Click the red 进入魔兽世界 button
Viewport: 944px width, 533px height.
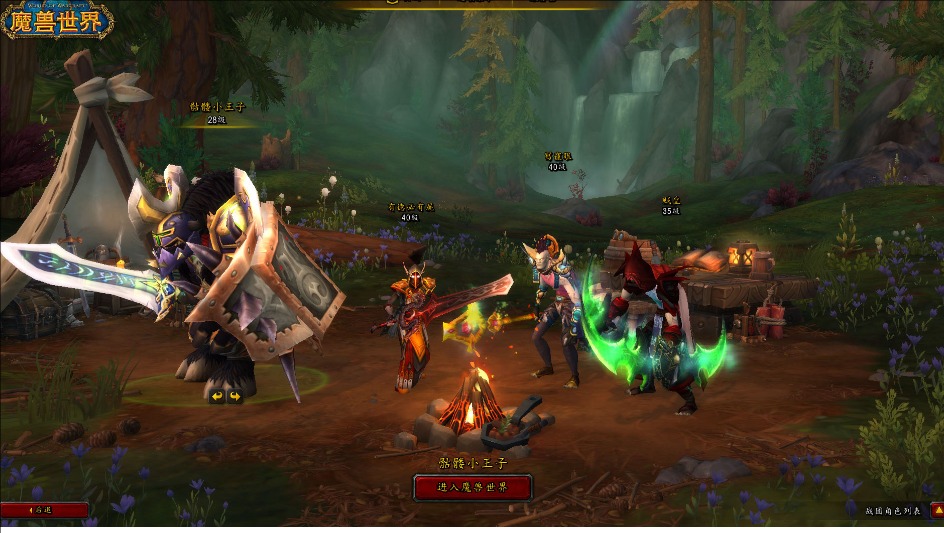[x=472, y=487]
